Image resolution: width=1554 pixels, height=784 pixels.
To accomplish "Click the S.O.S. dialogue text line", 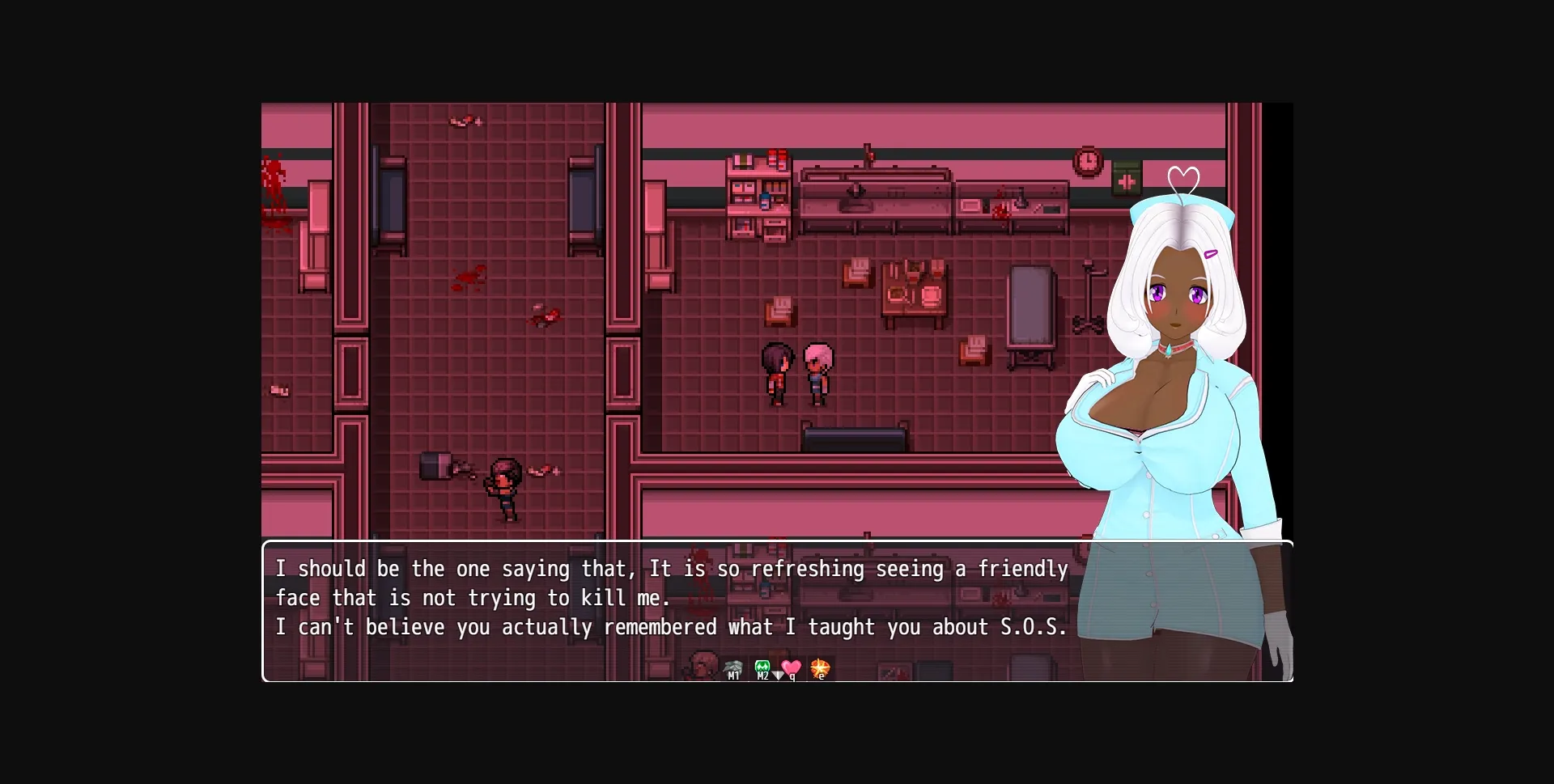I will (672, 626).
